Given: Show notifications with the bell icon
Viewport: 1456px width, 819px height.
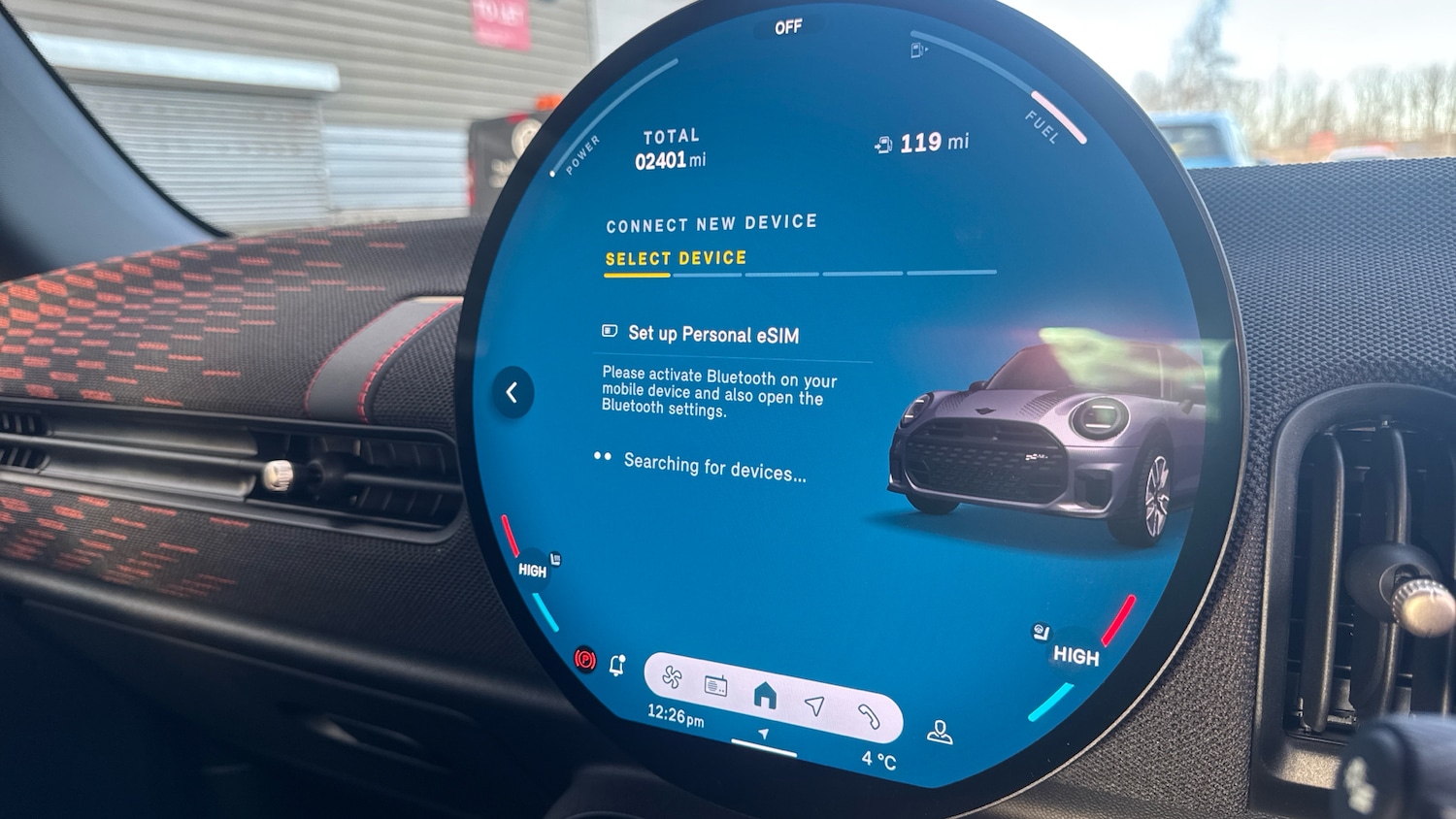Looking at the screenshot, I should click(617, 665).
